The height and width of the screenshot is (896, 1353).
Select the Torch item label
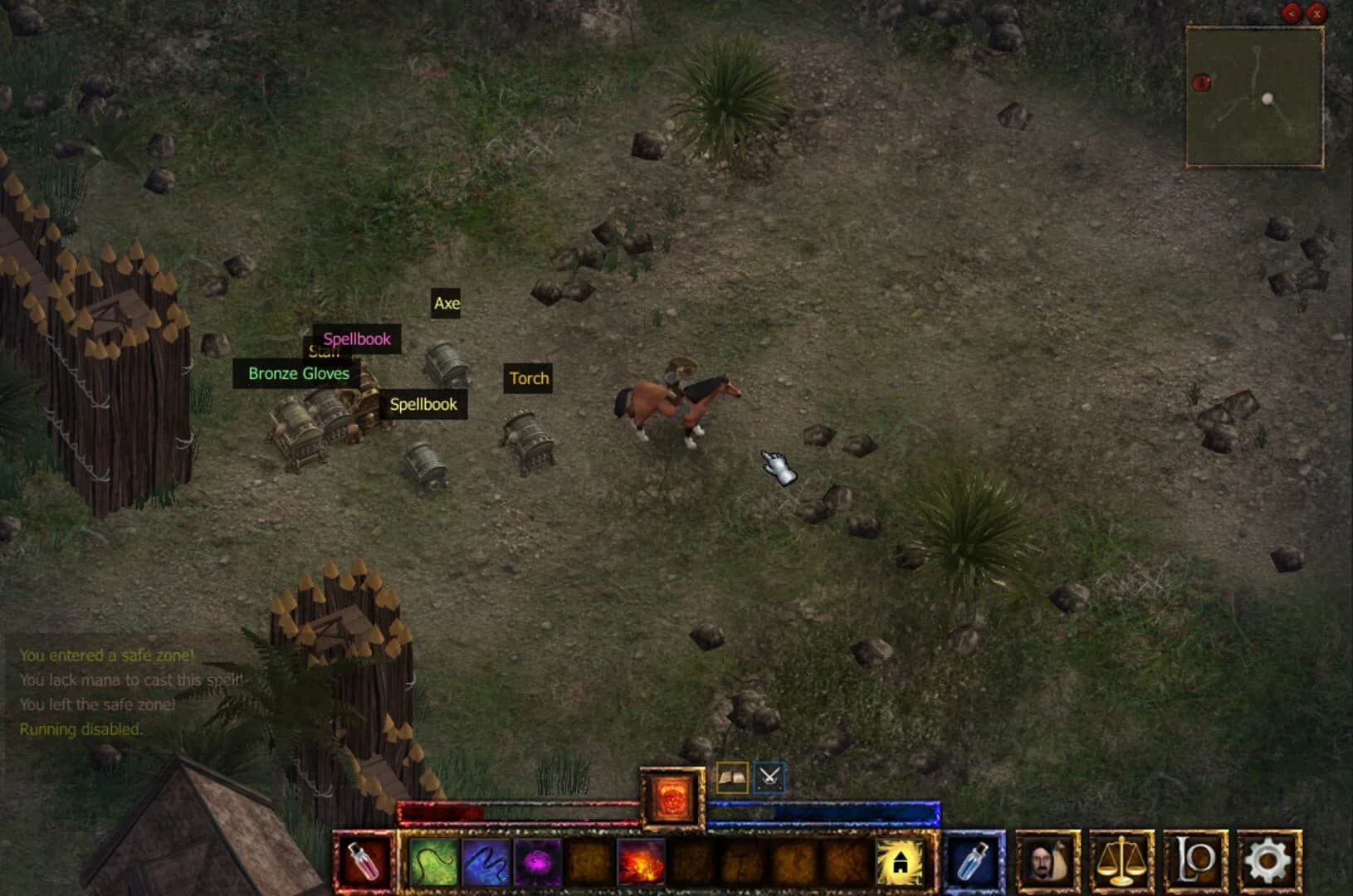point(528,379)
